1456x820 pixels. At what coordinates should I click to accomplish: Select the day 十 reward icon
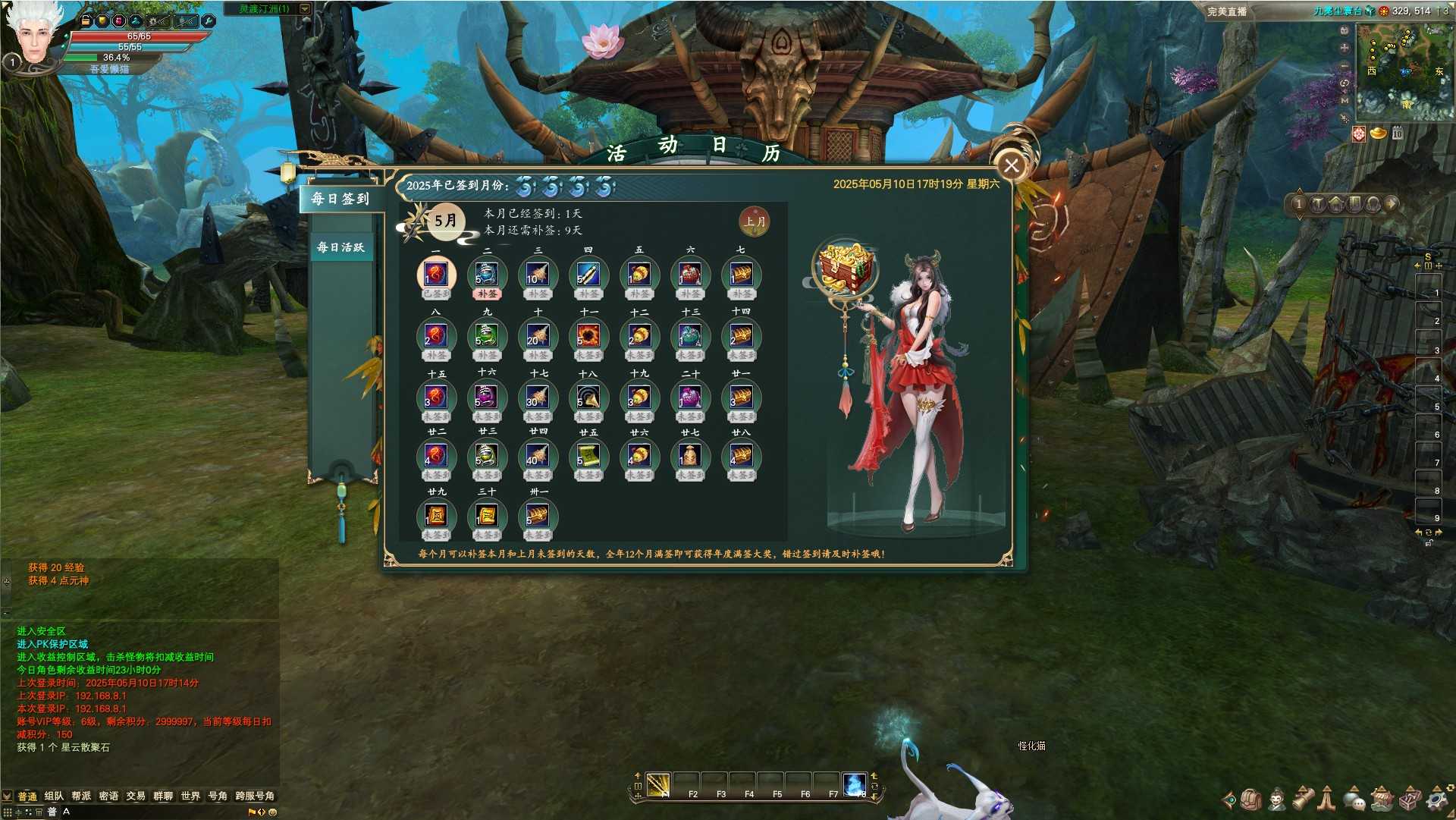click(x=538, y=336)
